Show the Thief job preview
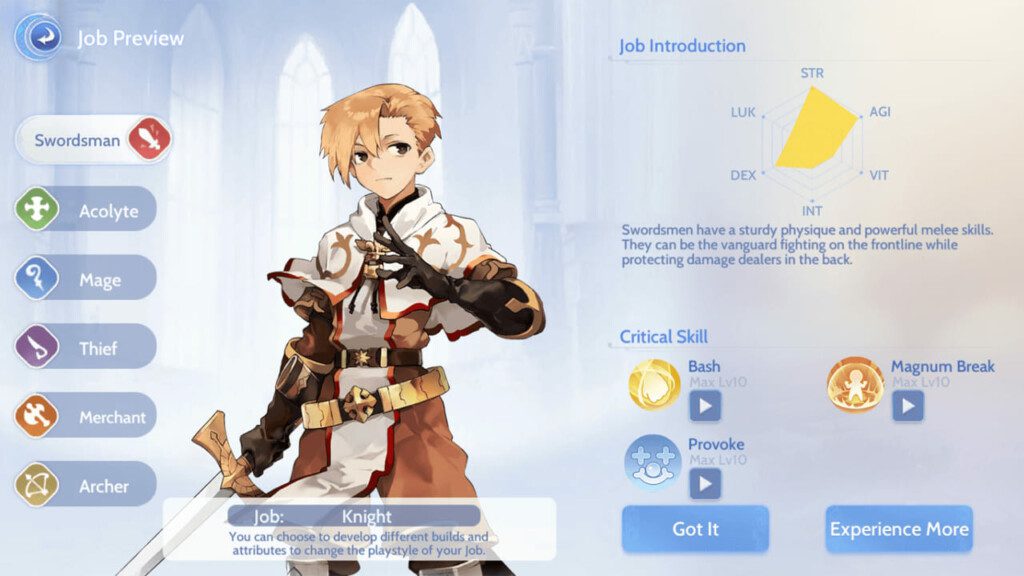The height and width of the screenshot is (576, 1024). [x=87, y=348]
